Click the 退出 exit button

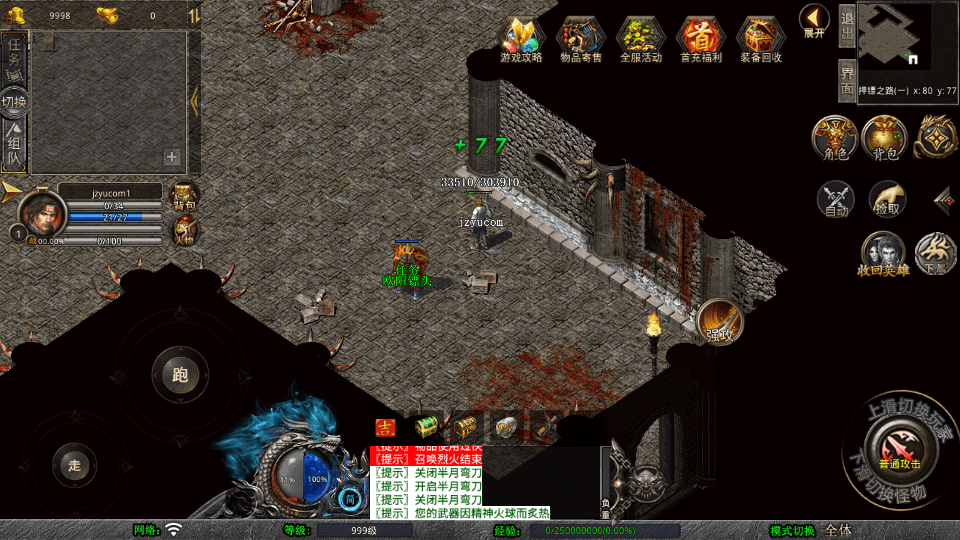[846, 26]
